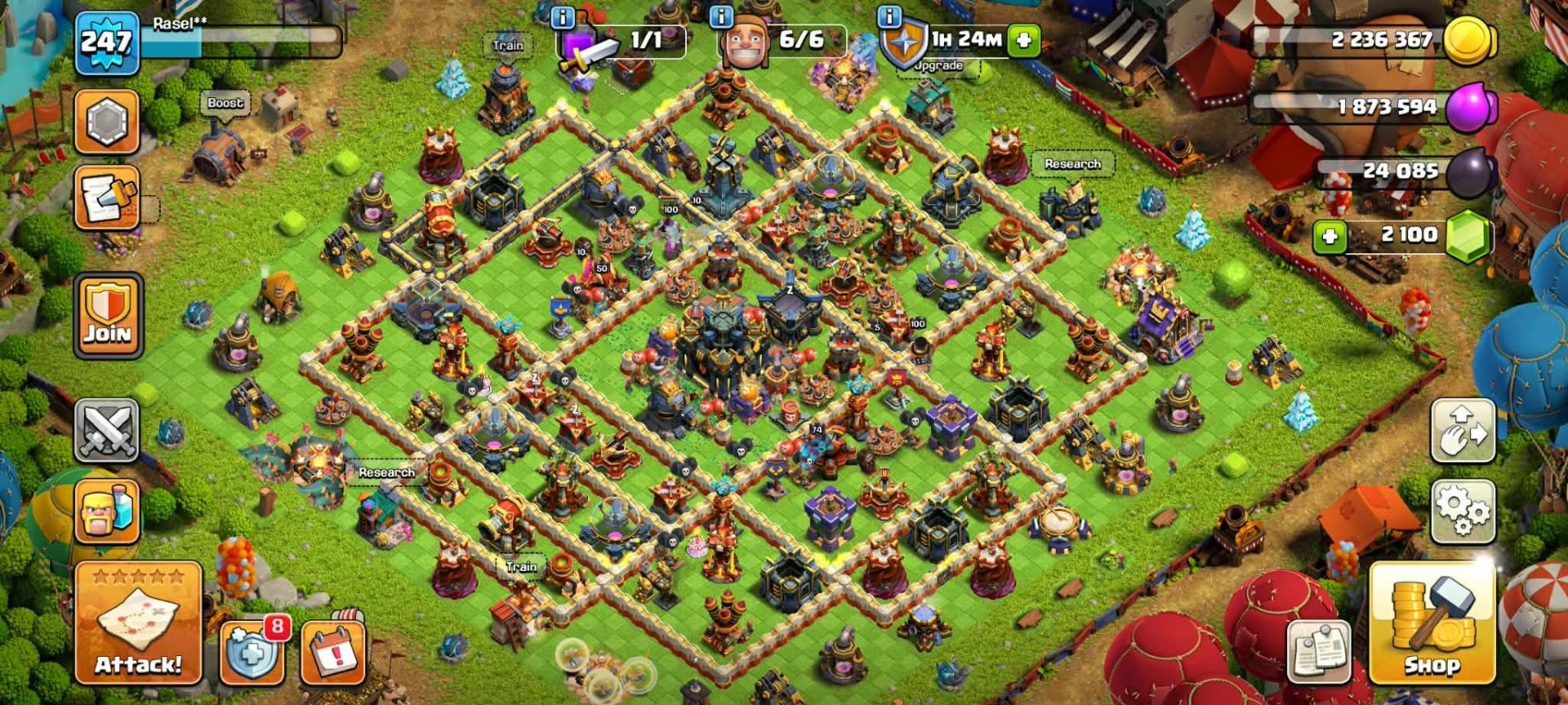Open the village layout editor button
Screen dimensions: 1568x705
pyautogui.click(x=1463, y=430)
